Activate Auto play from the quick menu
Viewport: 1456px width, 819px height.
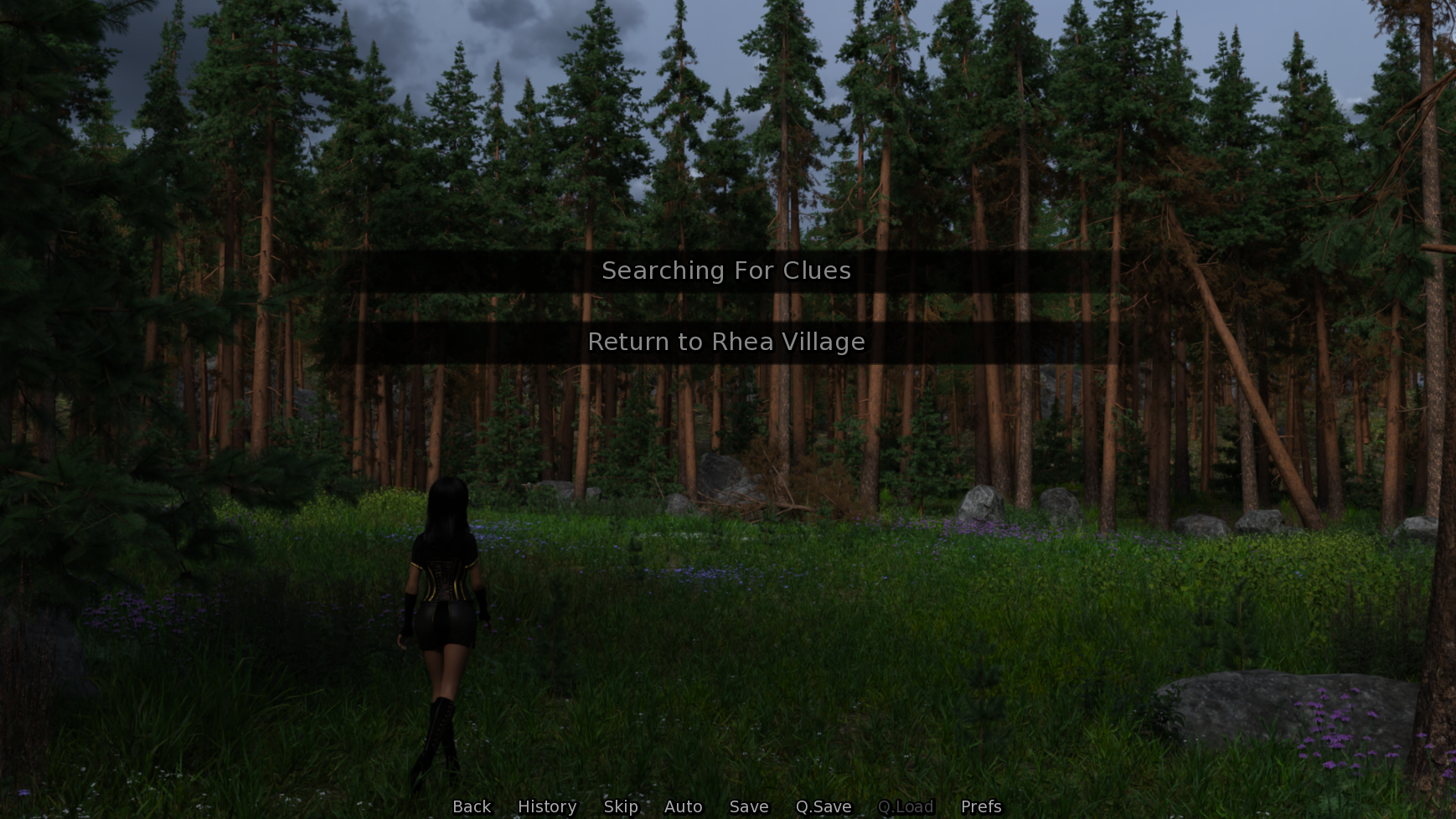pos(682,806)
